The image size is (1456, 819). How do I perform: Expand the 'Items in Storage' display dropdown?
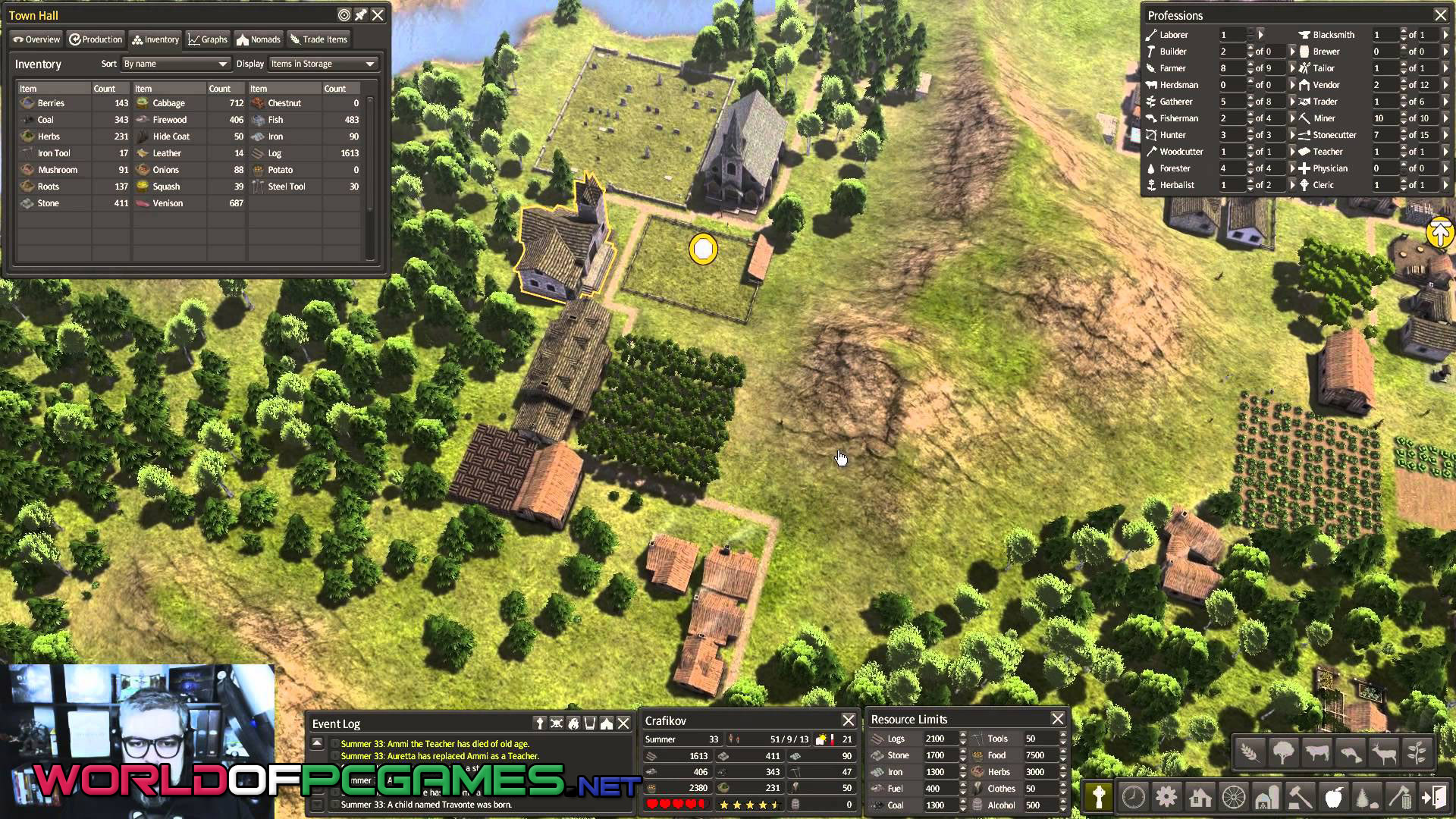323,64
